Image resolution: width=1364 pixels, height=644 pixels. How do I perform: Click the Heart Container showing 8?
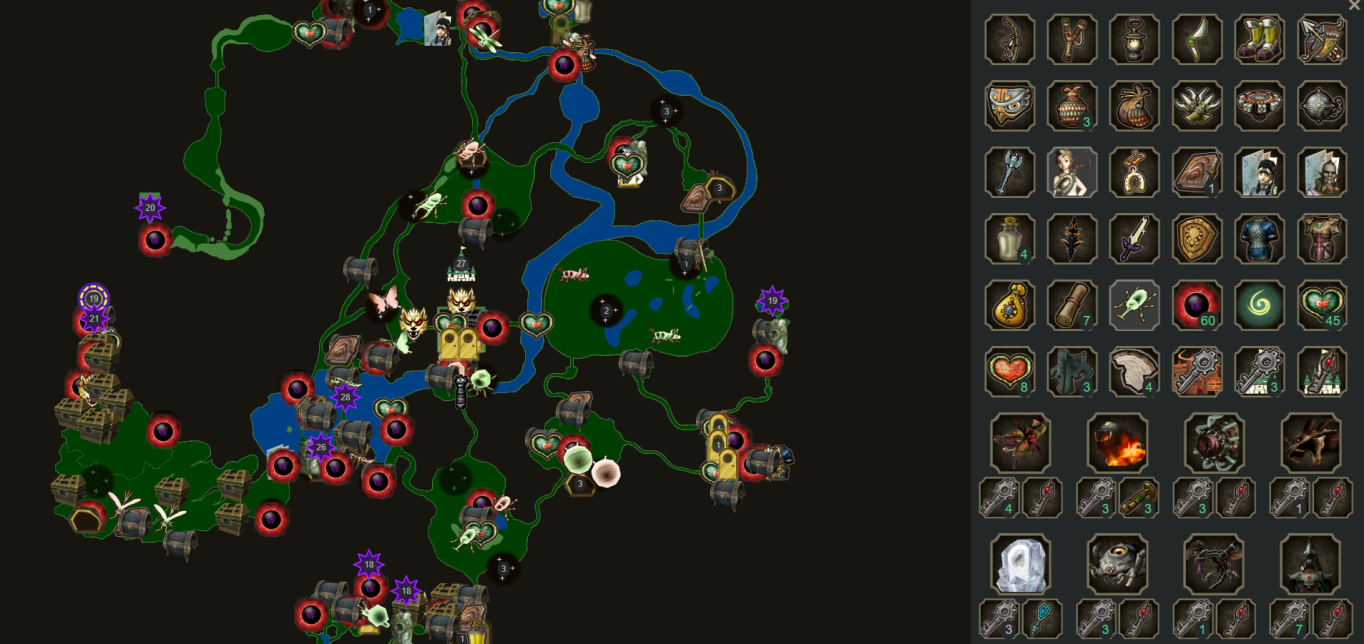1010,371
